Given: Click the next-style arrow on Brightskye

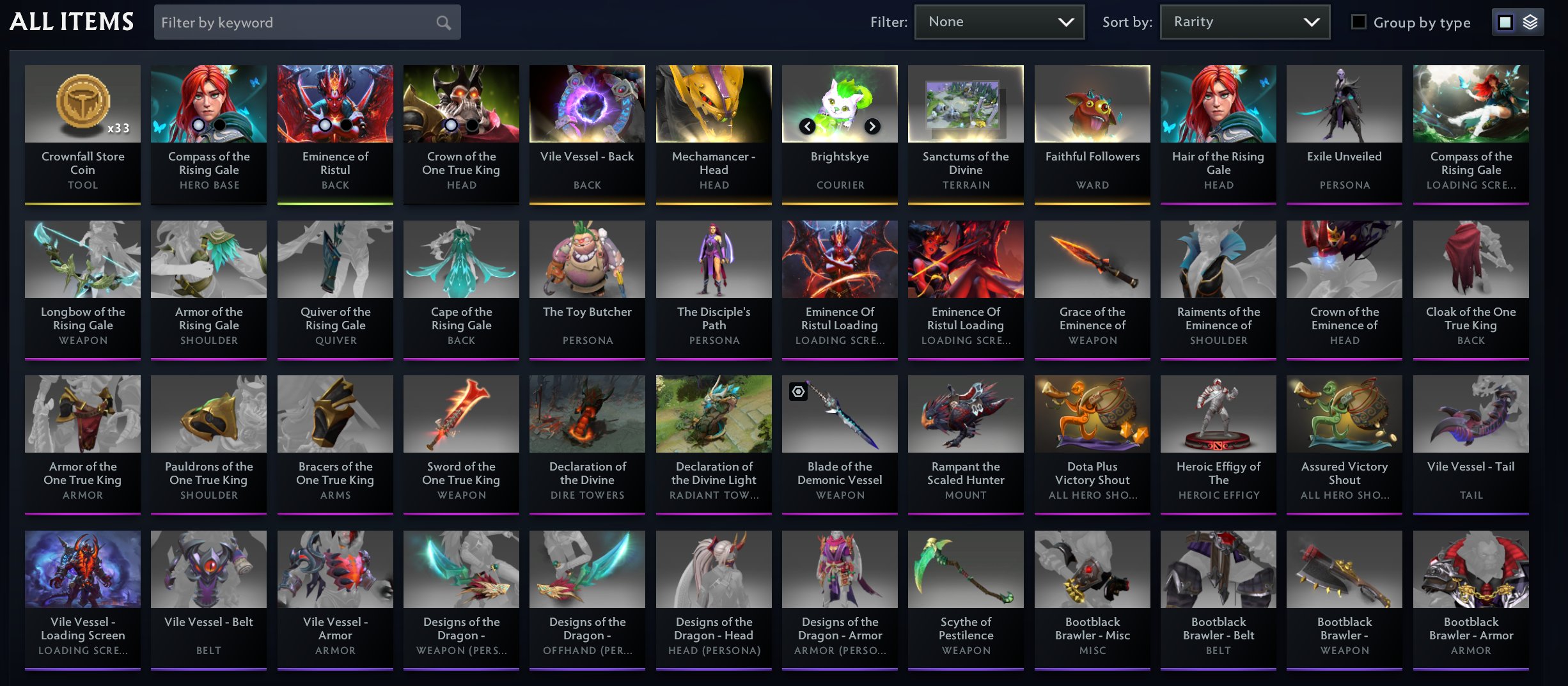Looking at the screenshot, I should point(871,127).
